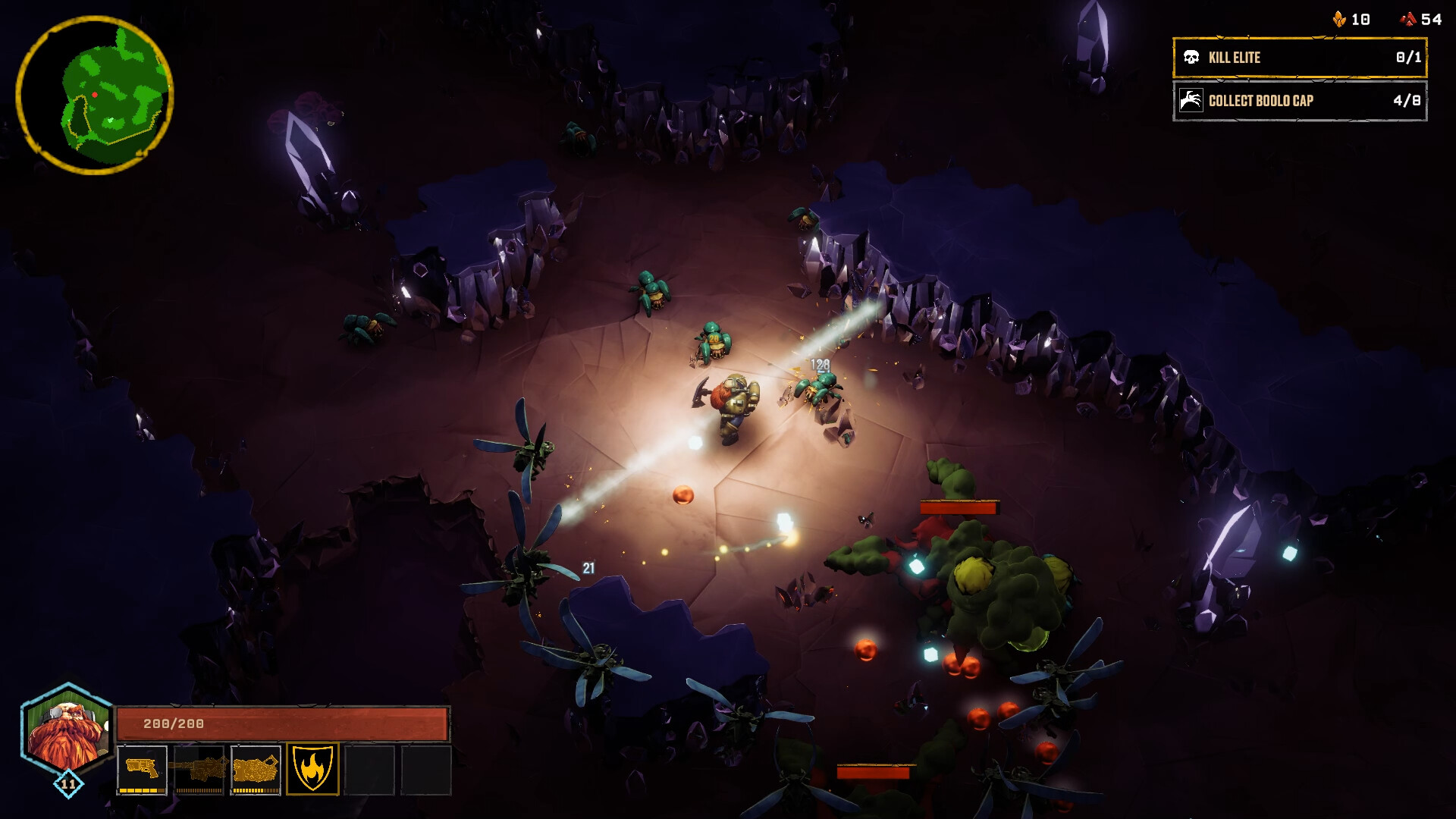The height and width of the screenshot is (819, 1456).
Task: Select the third weapon slot icon
Action: tap(254, 768)
